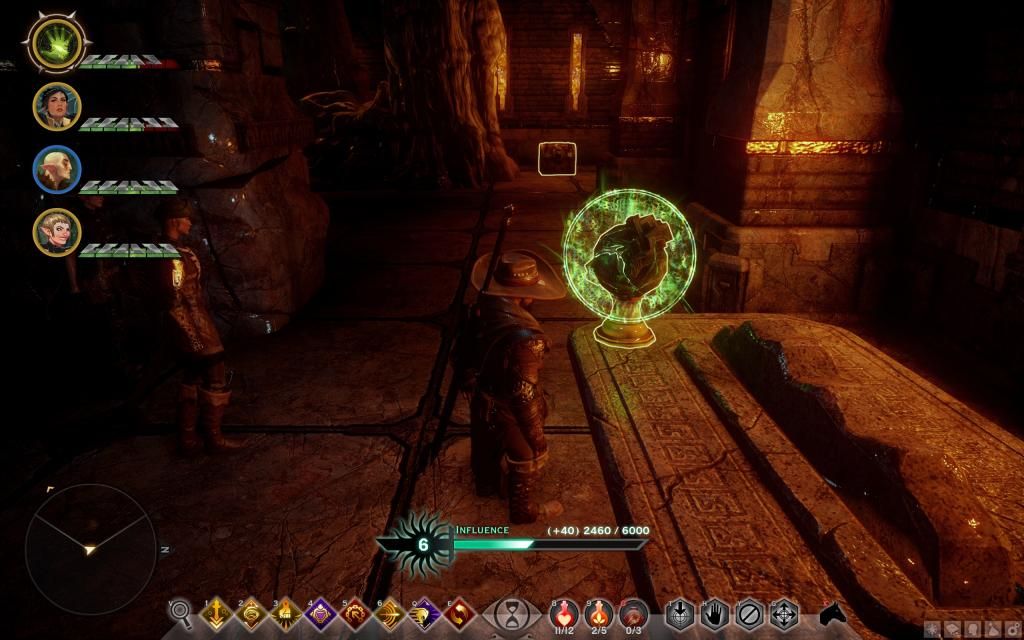This screenshot has height=640, width=1024.
Task: Toggle the hourglass tactical camera button
Action: pyautogui.click(x=512, y=612)
